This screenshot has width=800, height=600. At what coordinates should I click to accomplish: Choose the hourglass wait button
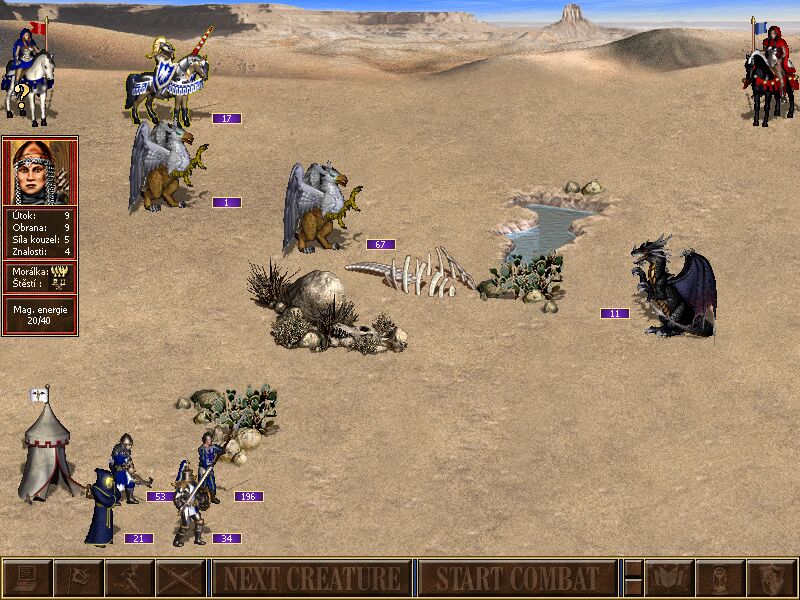pyautogui.click(x=720, y=578)
